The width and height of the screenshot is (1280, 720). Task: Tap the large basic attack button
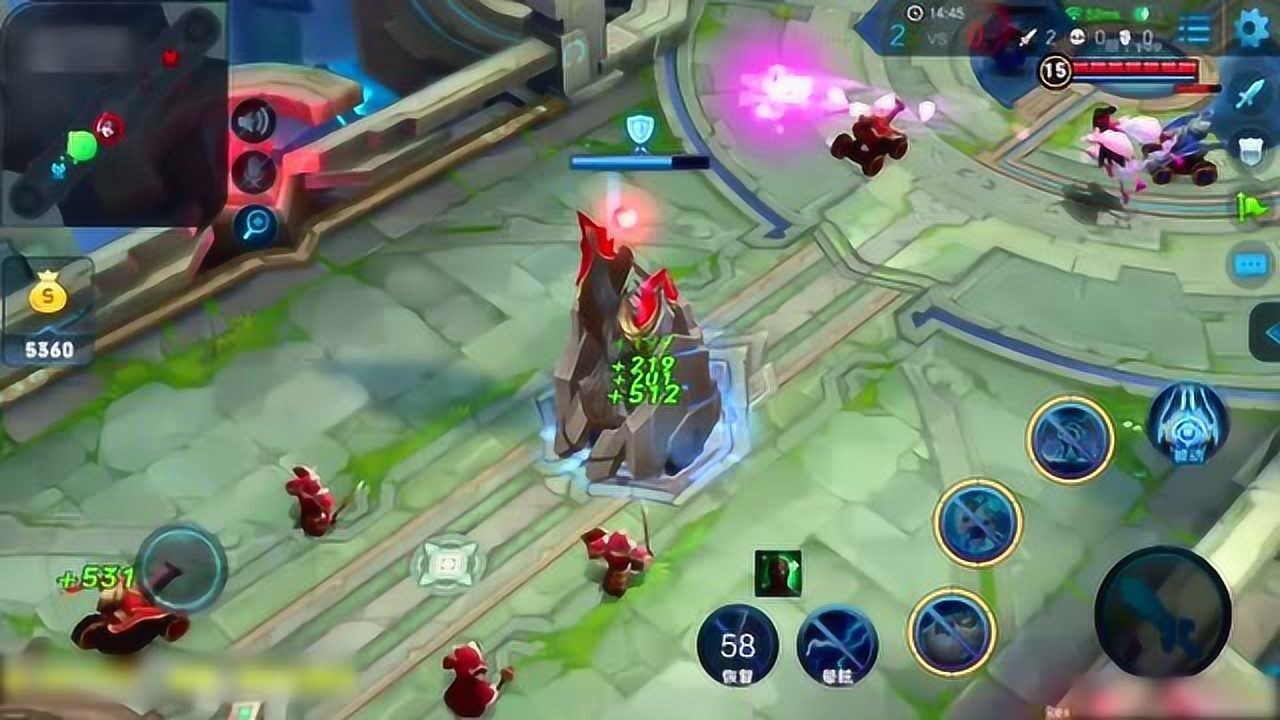(1162, 613)
